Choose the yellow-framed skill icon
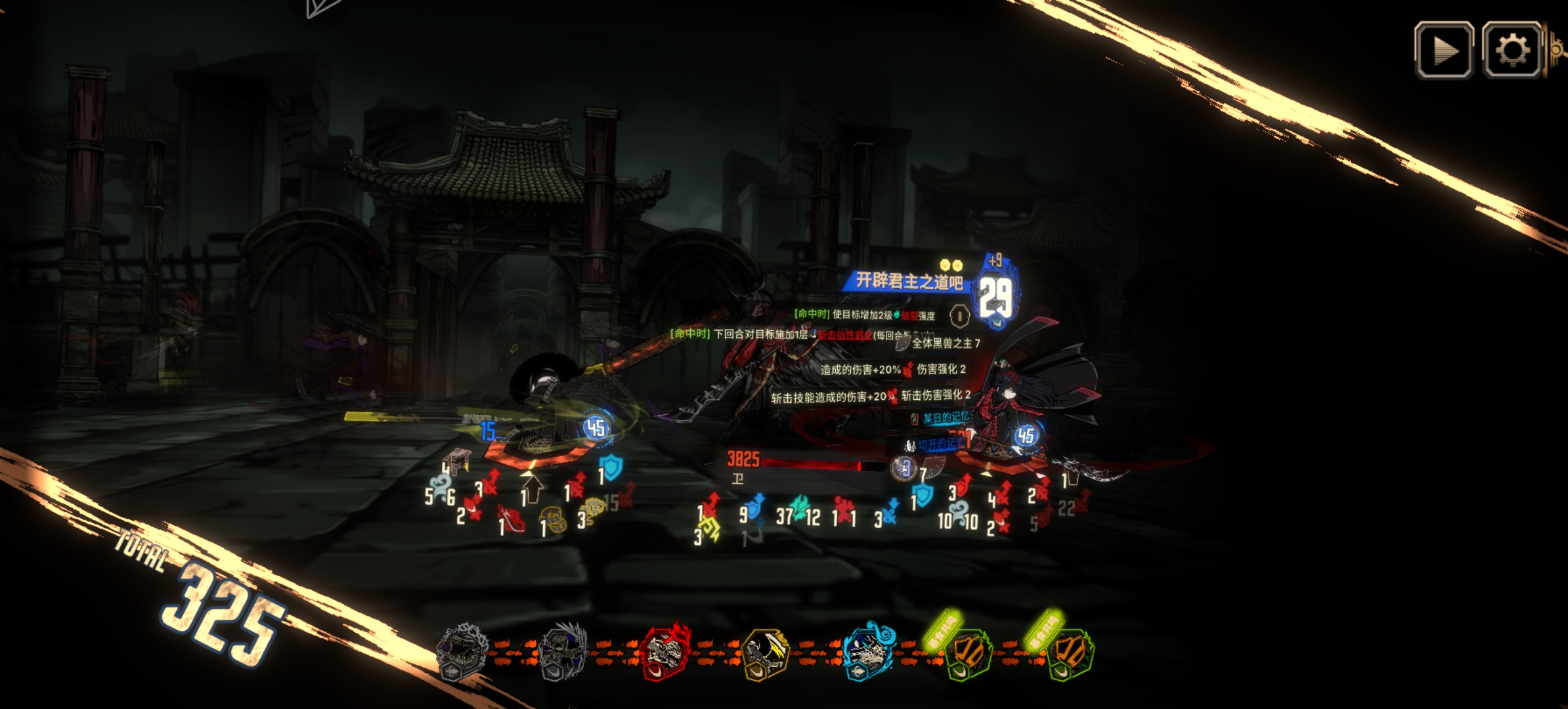 pos(765,652)
